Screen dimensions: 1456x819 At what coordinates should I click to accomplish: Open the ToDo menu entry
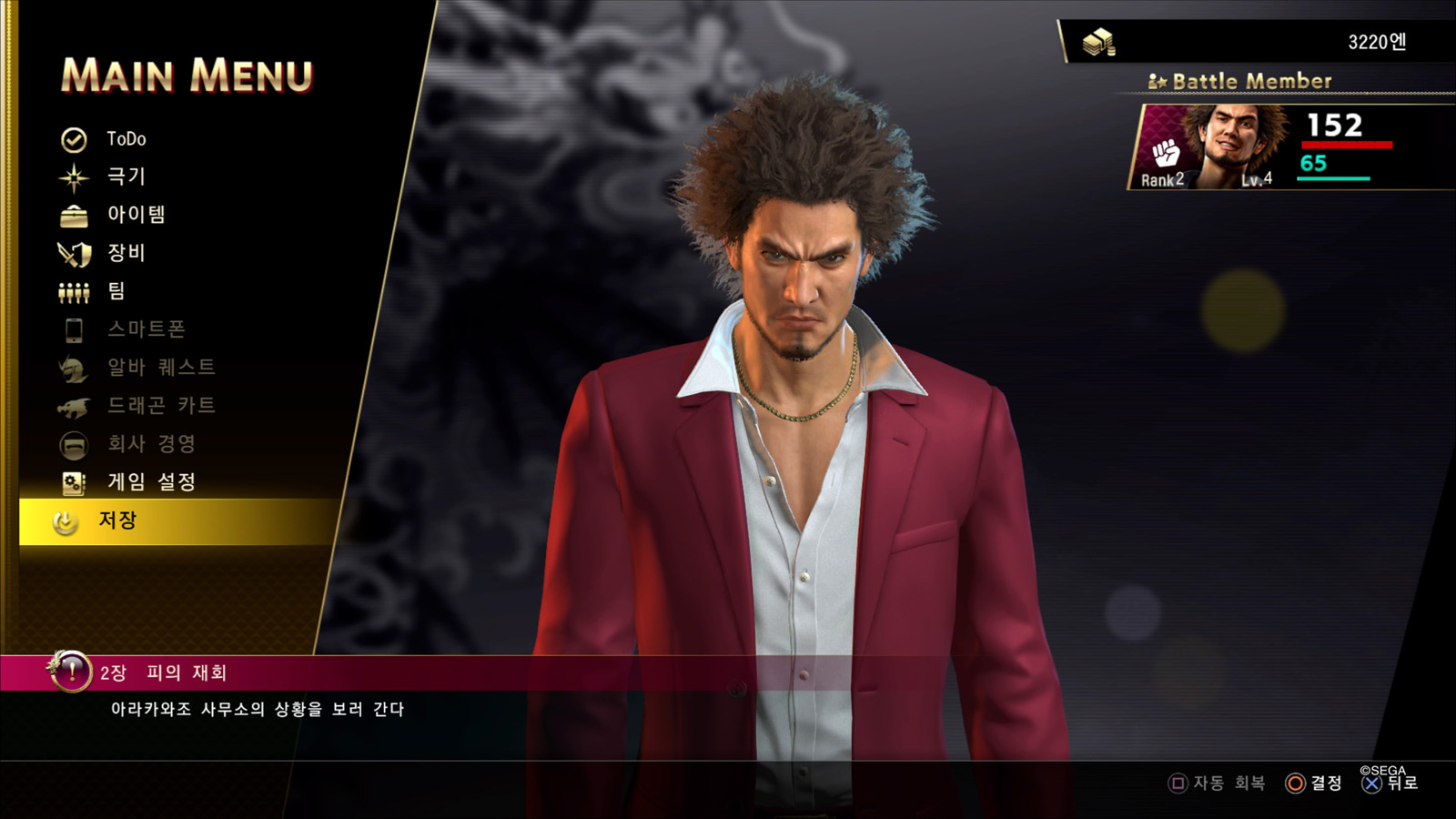pos(126,139)
